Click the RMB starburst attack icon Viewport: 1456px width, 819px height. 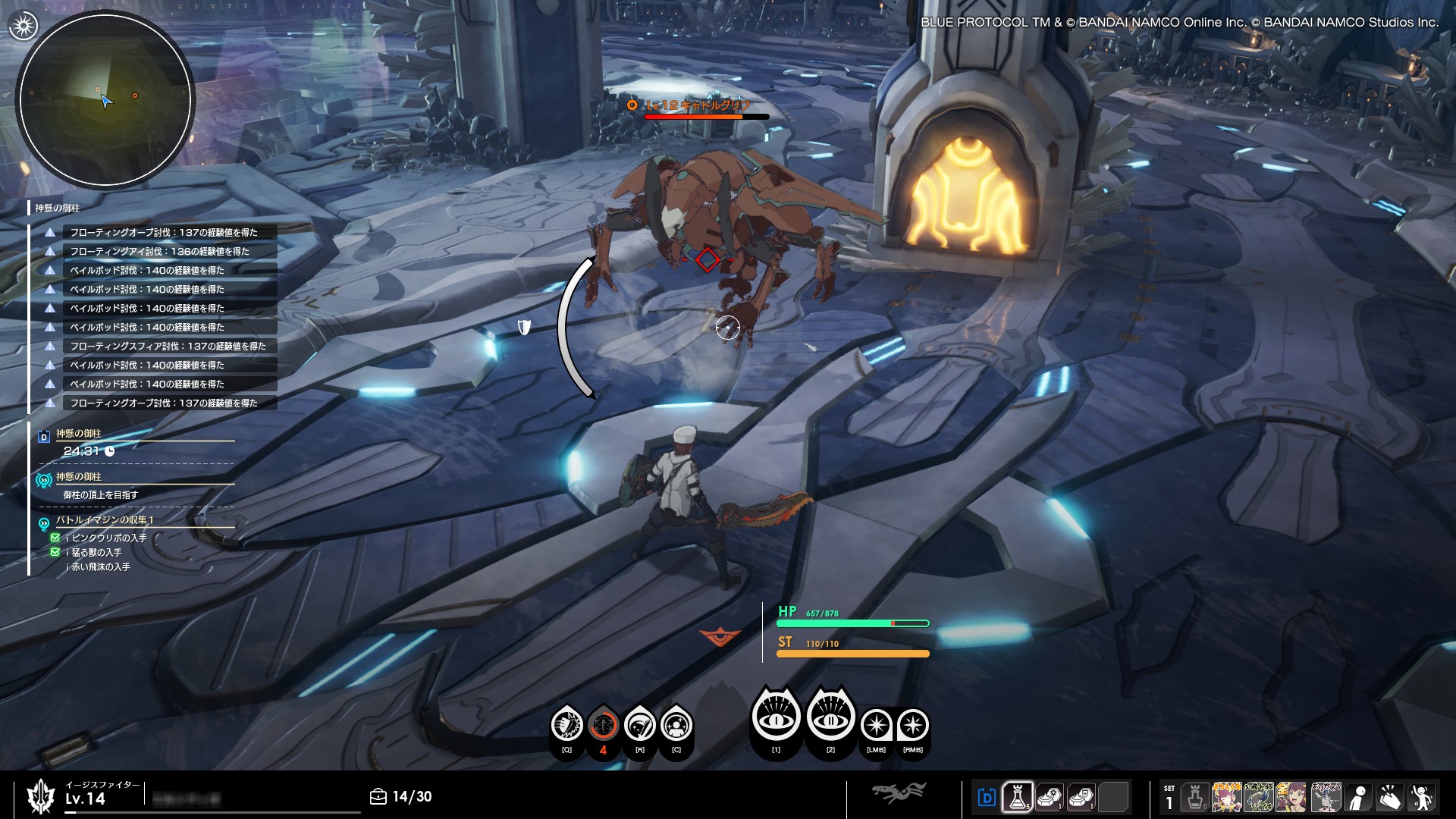(912, 726)
